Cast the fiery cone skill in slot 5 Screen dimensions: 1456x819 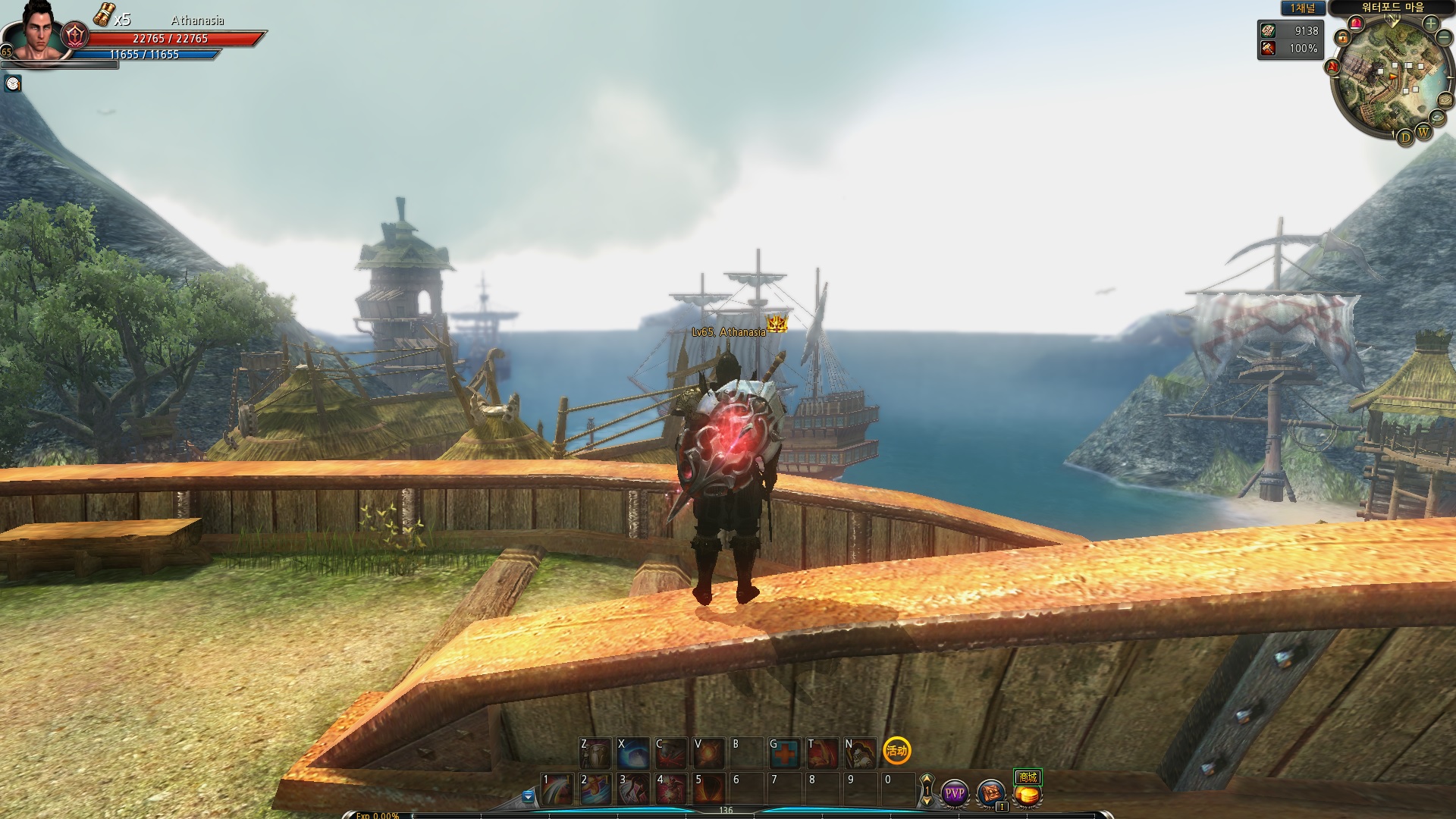coord(709,789)
